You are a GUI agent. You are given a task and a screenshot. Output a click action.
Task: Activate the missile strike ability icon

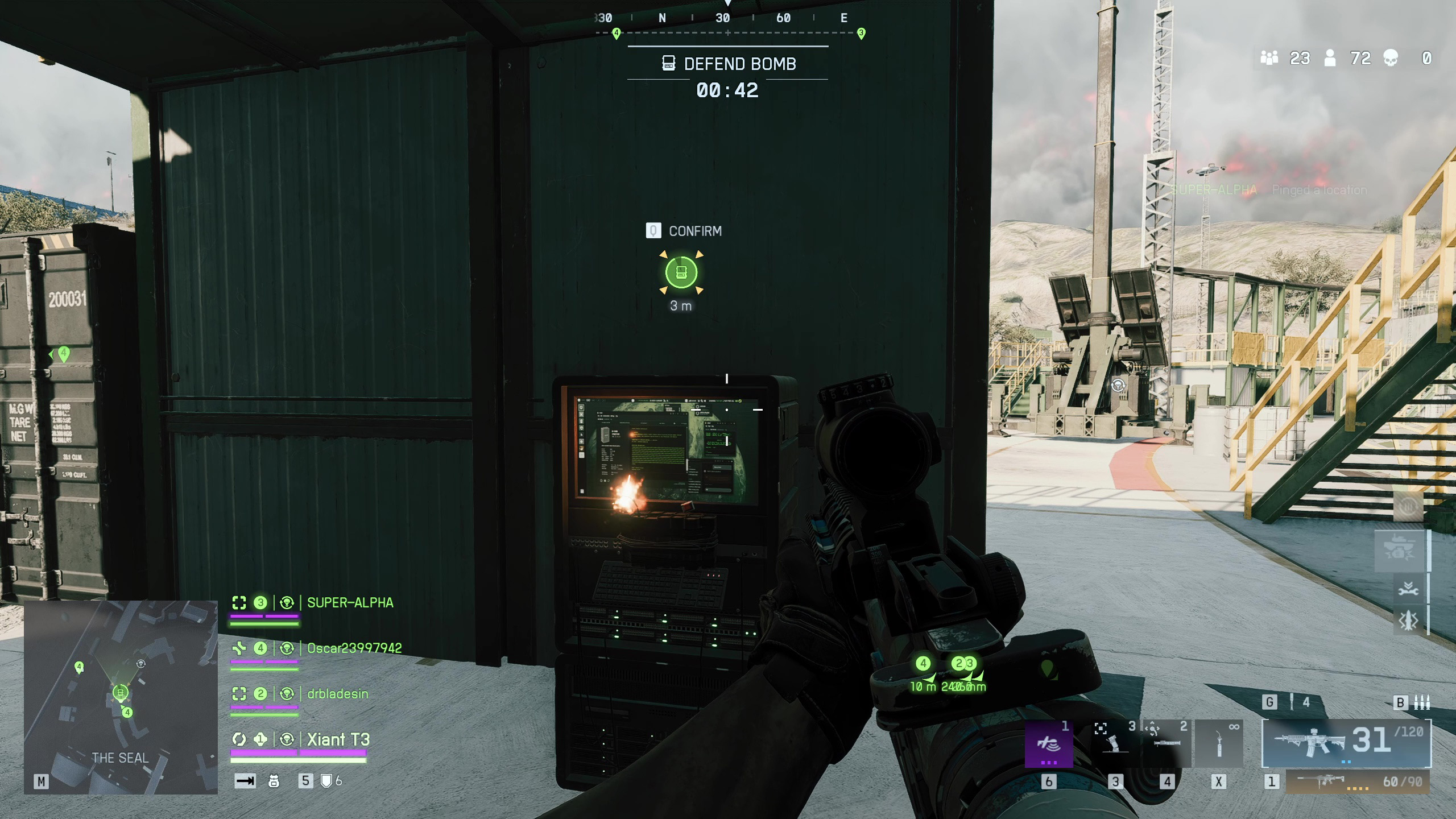pyautogui.click(x=1408, y=620)
